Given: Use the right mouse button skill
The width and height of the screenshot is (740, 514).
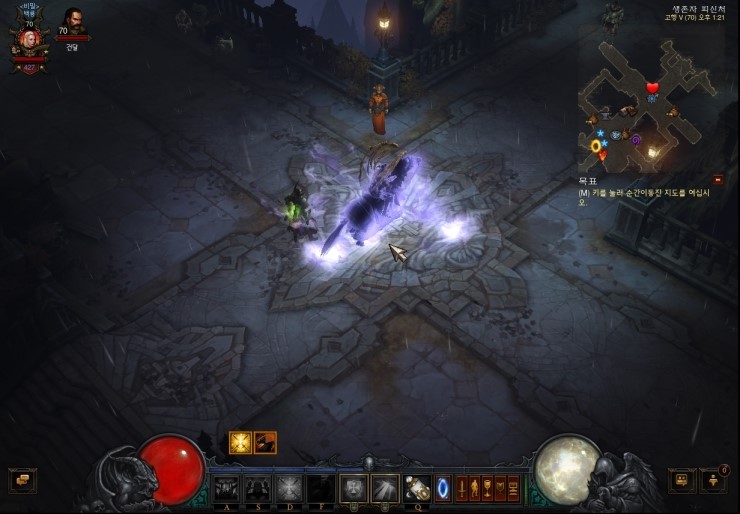Looking at the screenshot, I should tap(385, 488).
